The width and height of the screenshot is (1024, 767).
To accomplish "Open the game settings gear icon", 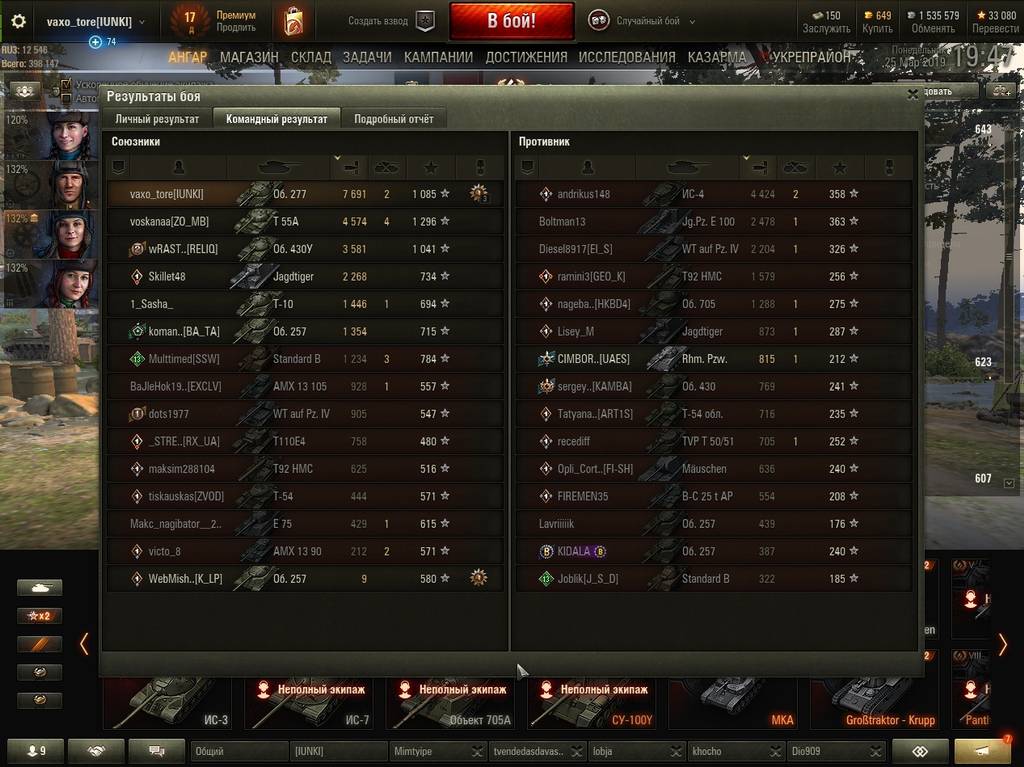I will click(x=18, y=21).
